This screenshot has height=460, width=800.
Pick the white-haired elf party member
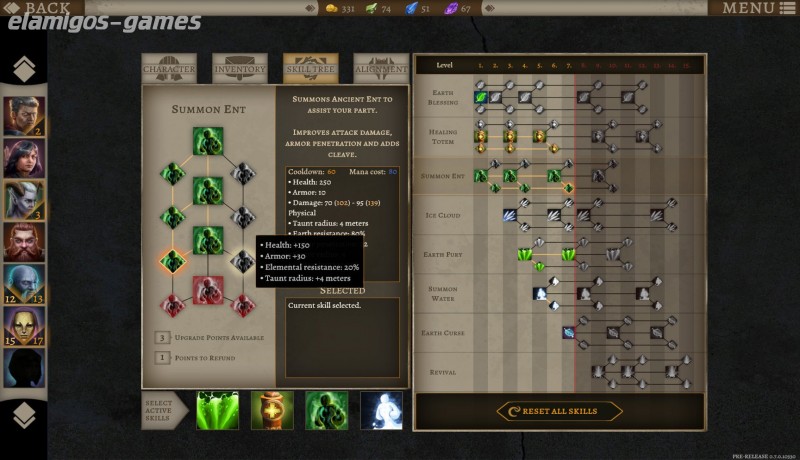tap(24, 199)
